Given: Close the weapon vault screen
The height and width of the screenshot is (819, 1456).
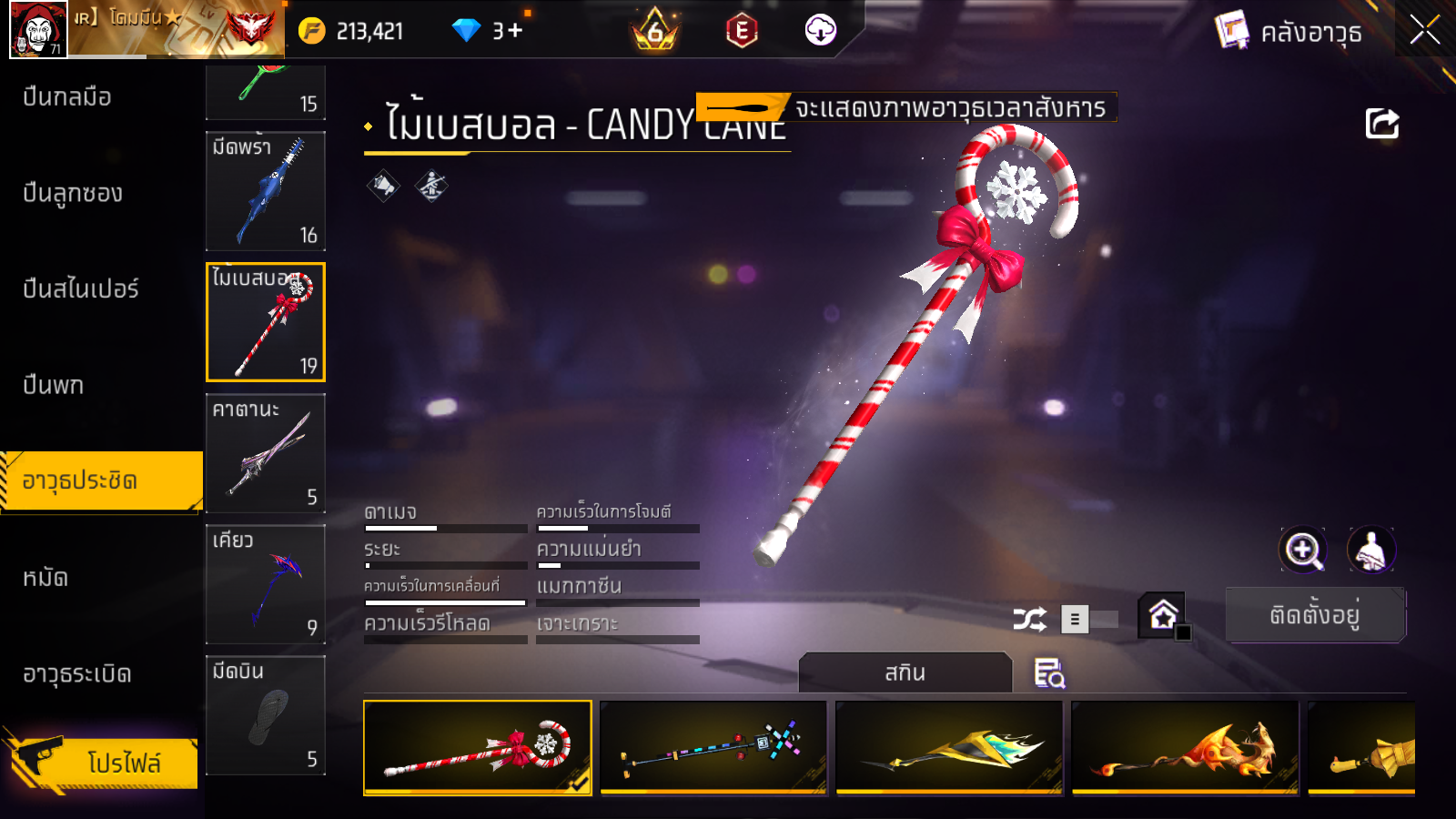Looking at the screenshot, I should point(1424,30).
